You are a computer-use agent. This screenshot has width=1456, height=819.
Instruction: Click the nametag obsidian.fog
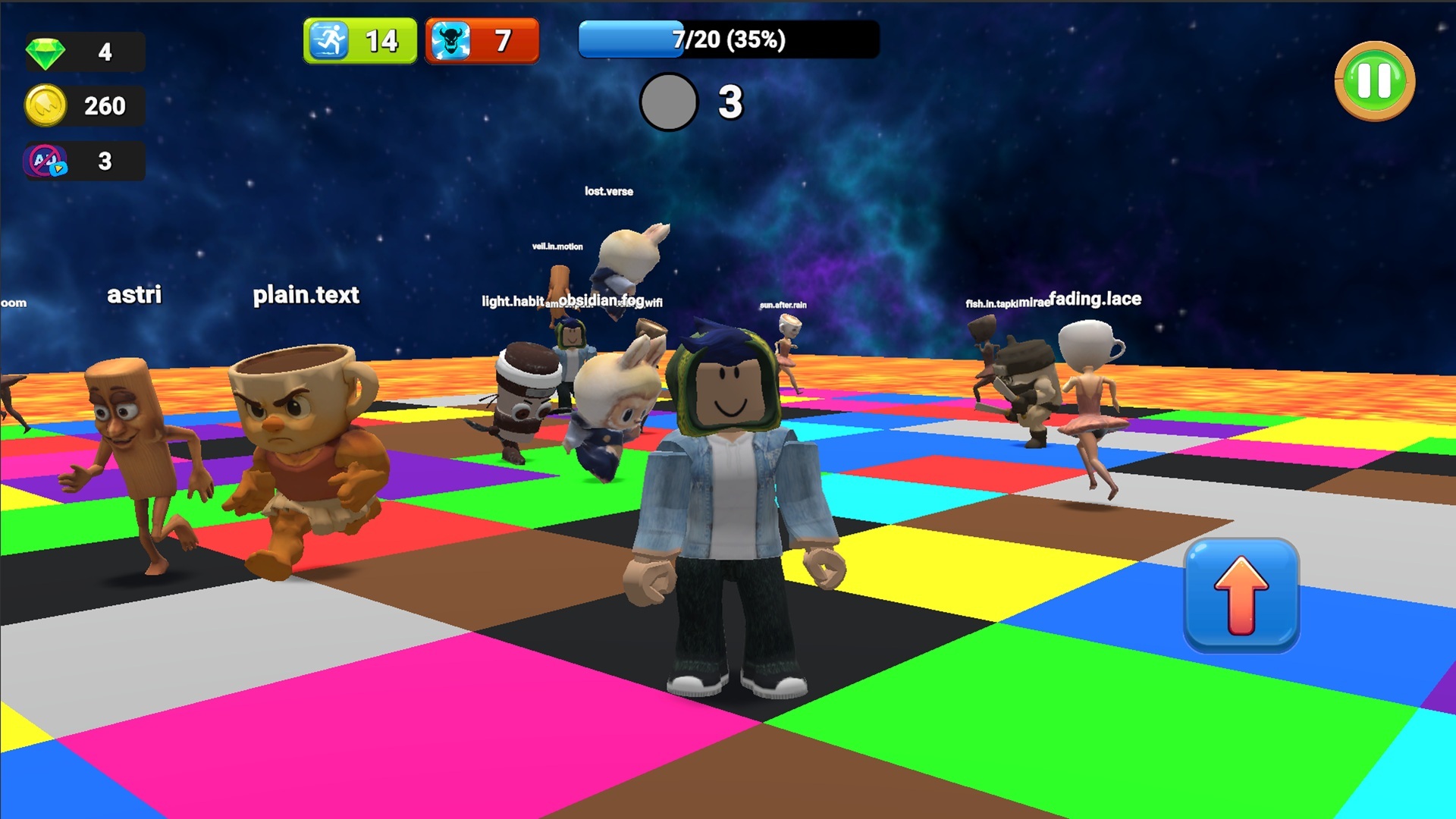coord(602,299)
